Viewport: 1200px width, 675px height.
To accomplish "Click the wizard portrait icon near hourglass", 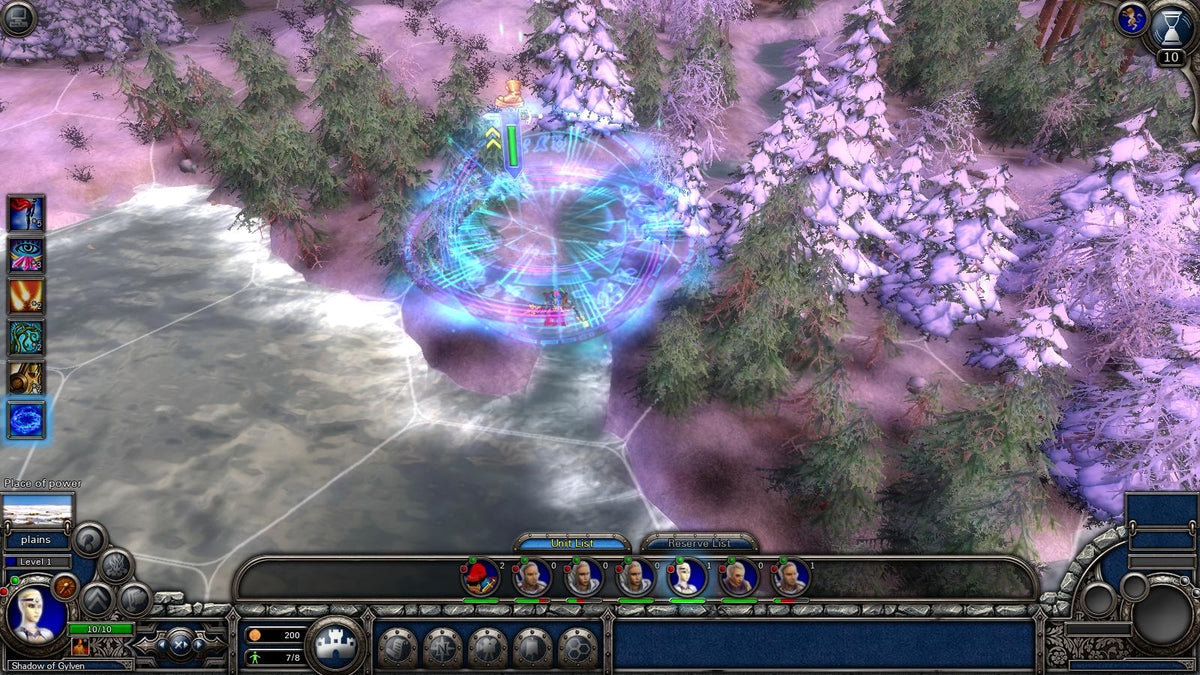I will [1131, 19].
